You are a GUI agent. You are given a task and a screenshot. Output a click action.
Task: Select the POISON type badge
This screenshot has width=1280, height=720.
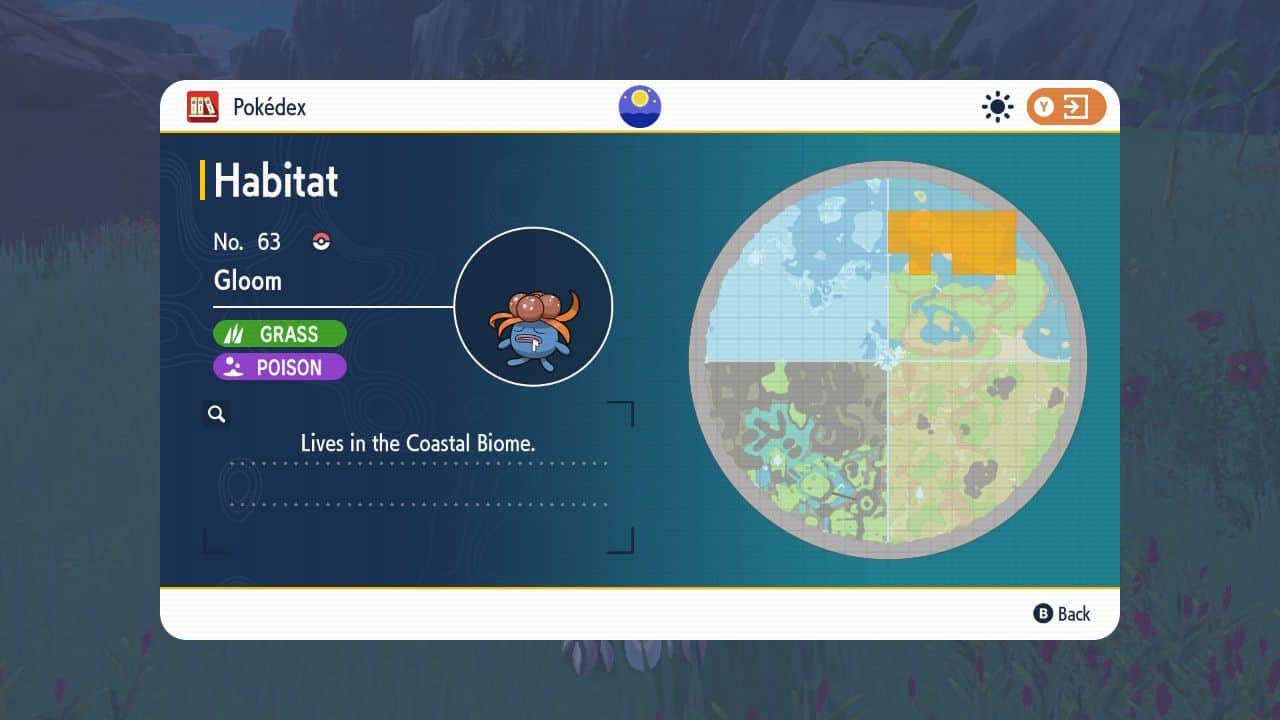tap(280, 367)
